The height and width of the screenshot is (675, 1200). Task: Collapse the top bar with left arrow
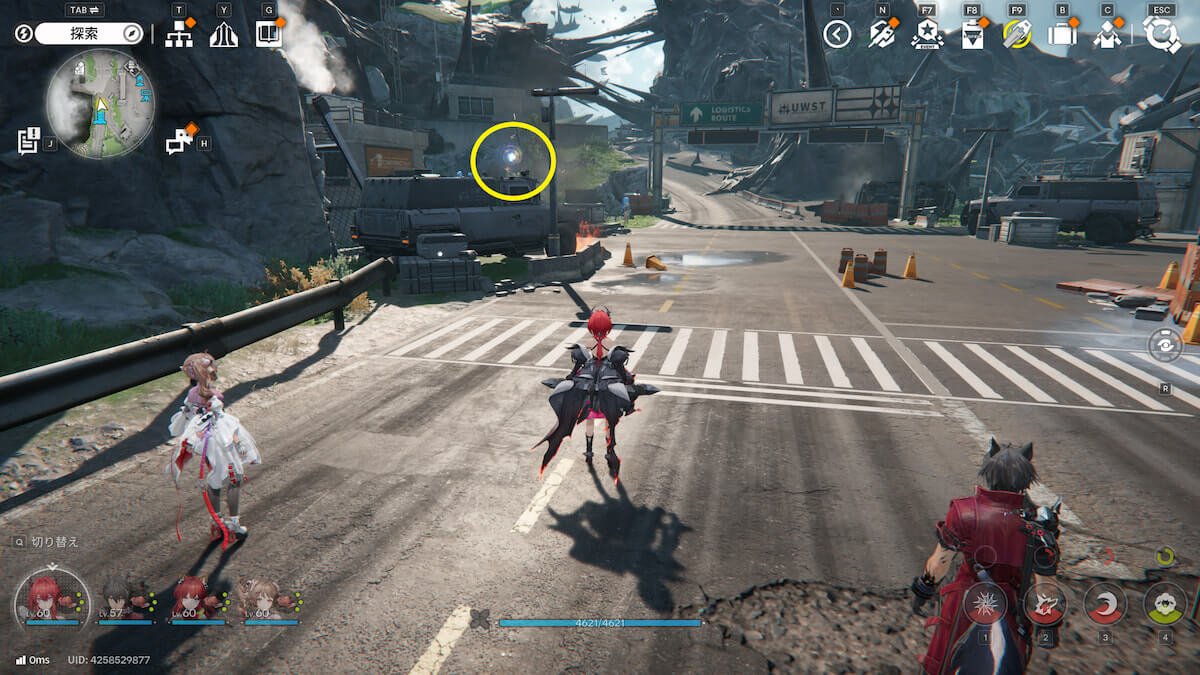click(x=837, y=35)
